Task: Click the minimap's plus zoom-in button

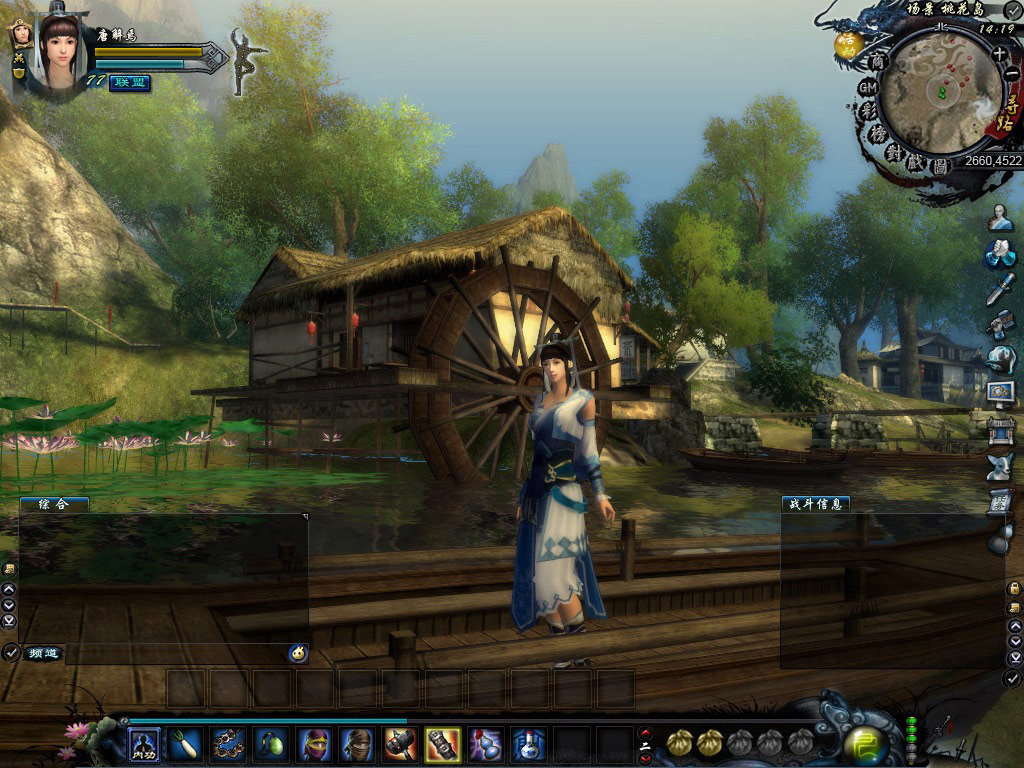Action: pyautogui.click(x=999, y=54)
